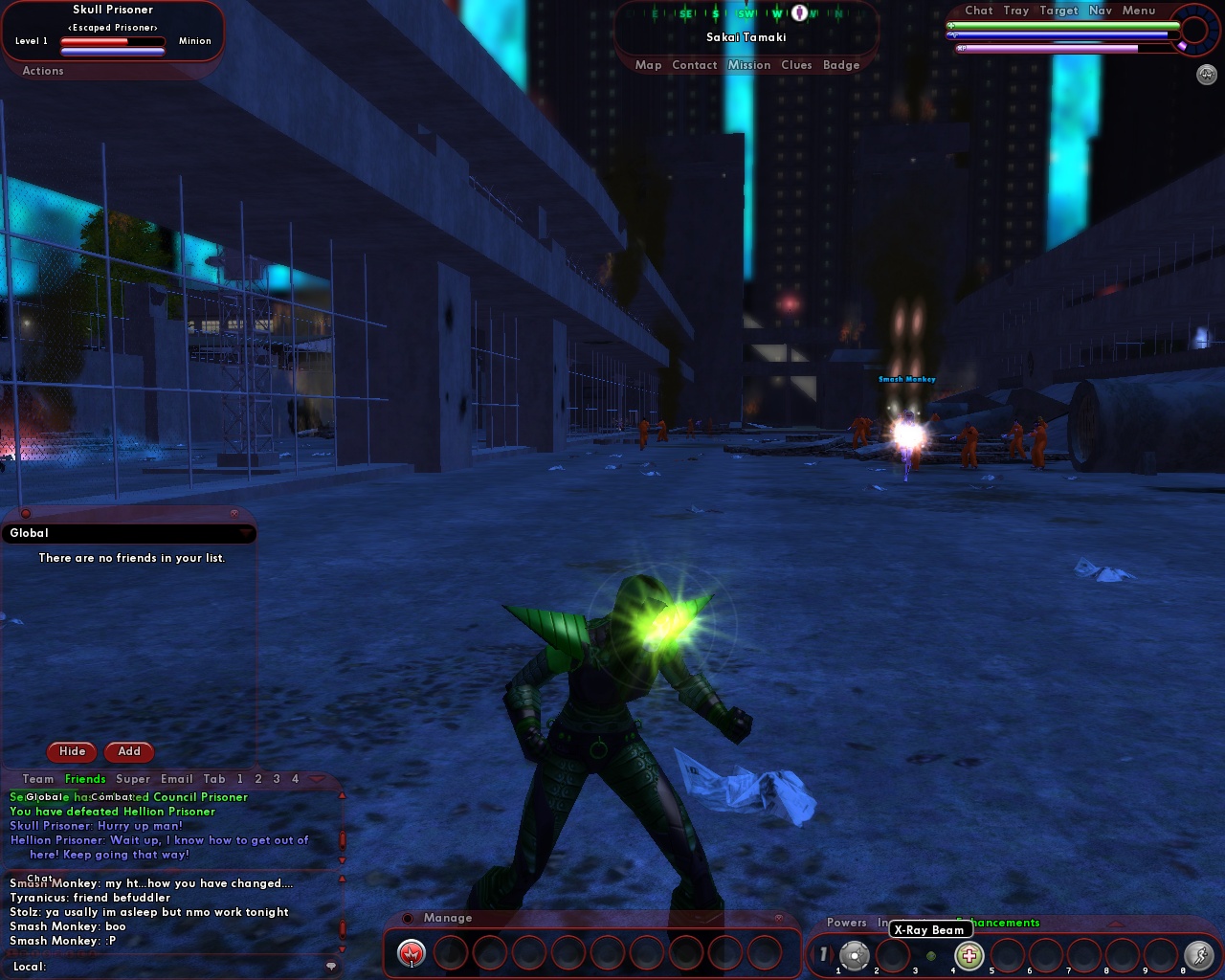The height and width of the screenshot is (980, 1225).
Task: Switch to the Mission tab under Sakai Tamaki
Action: tap(750, 64)
